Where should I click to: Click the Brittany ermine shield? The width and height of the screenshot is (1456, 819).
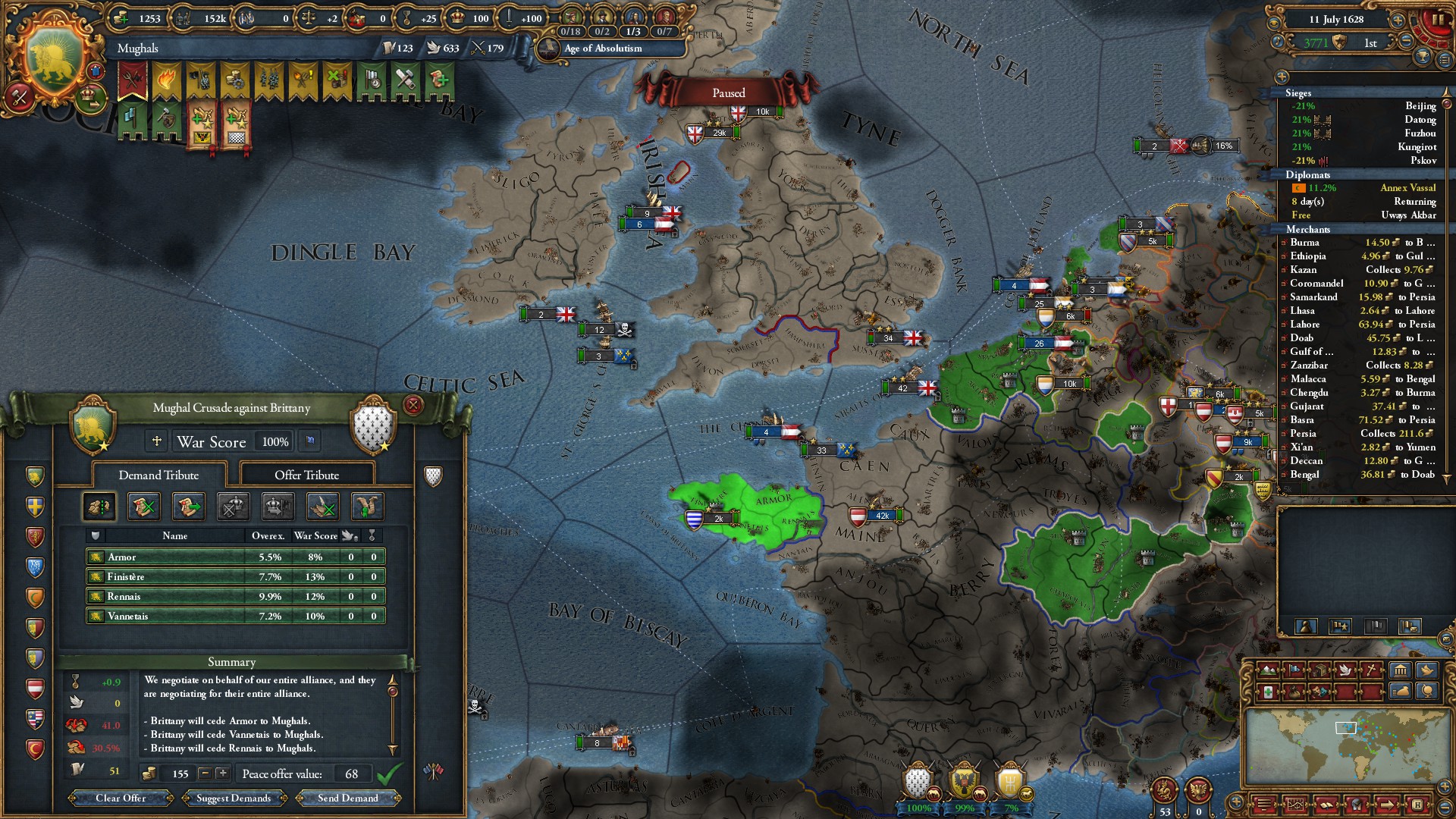coord(372,426)
